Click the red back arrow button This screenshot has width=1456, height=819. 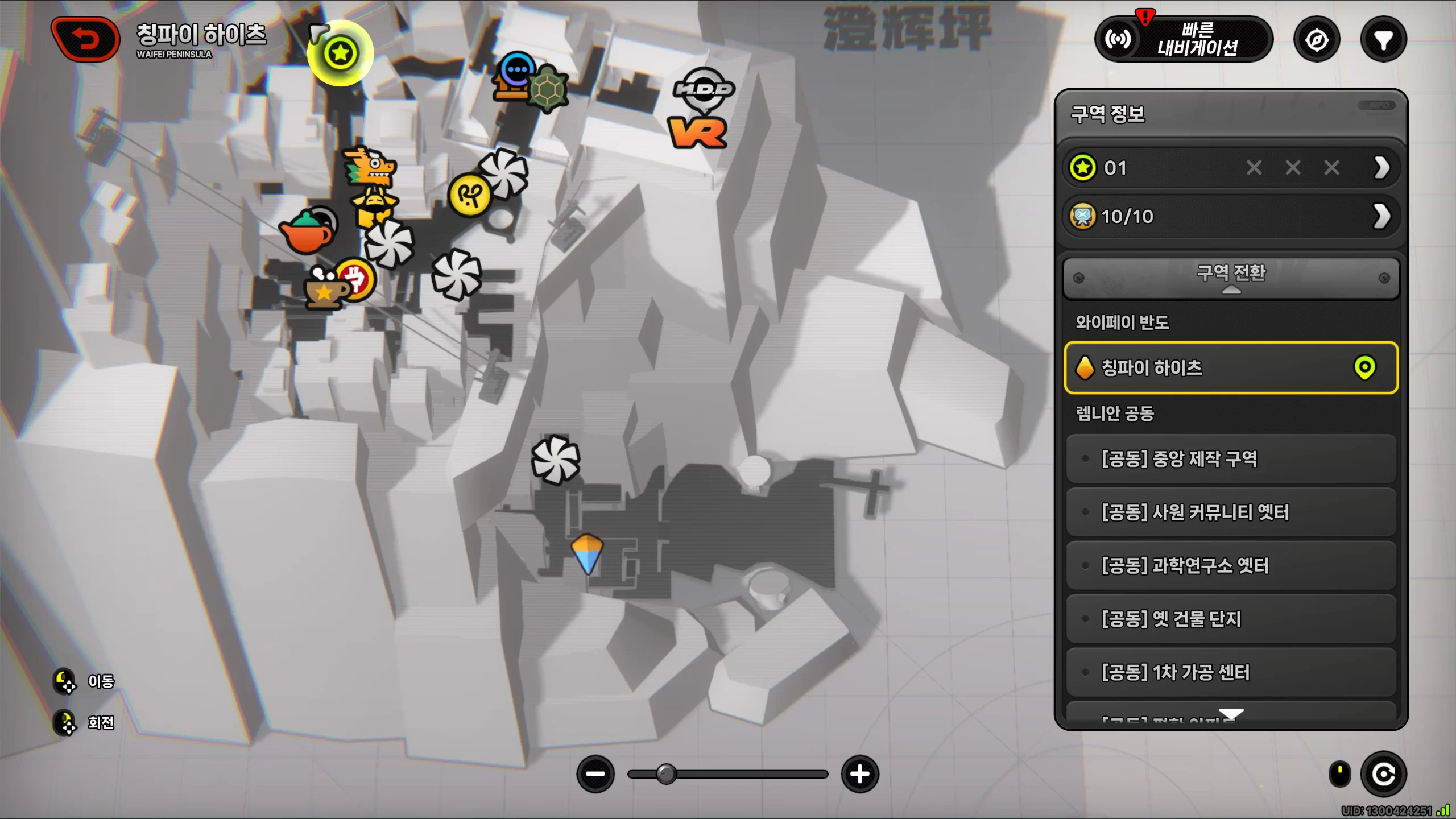(x=85, y=39)
